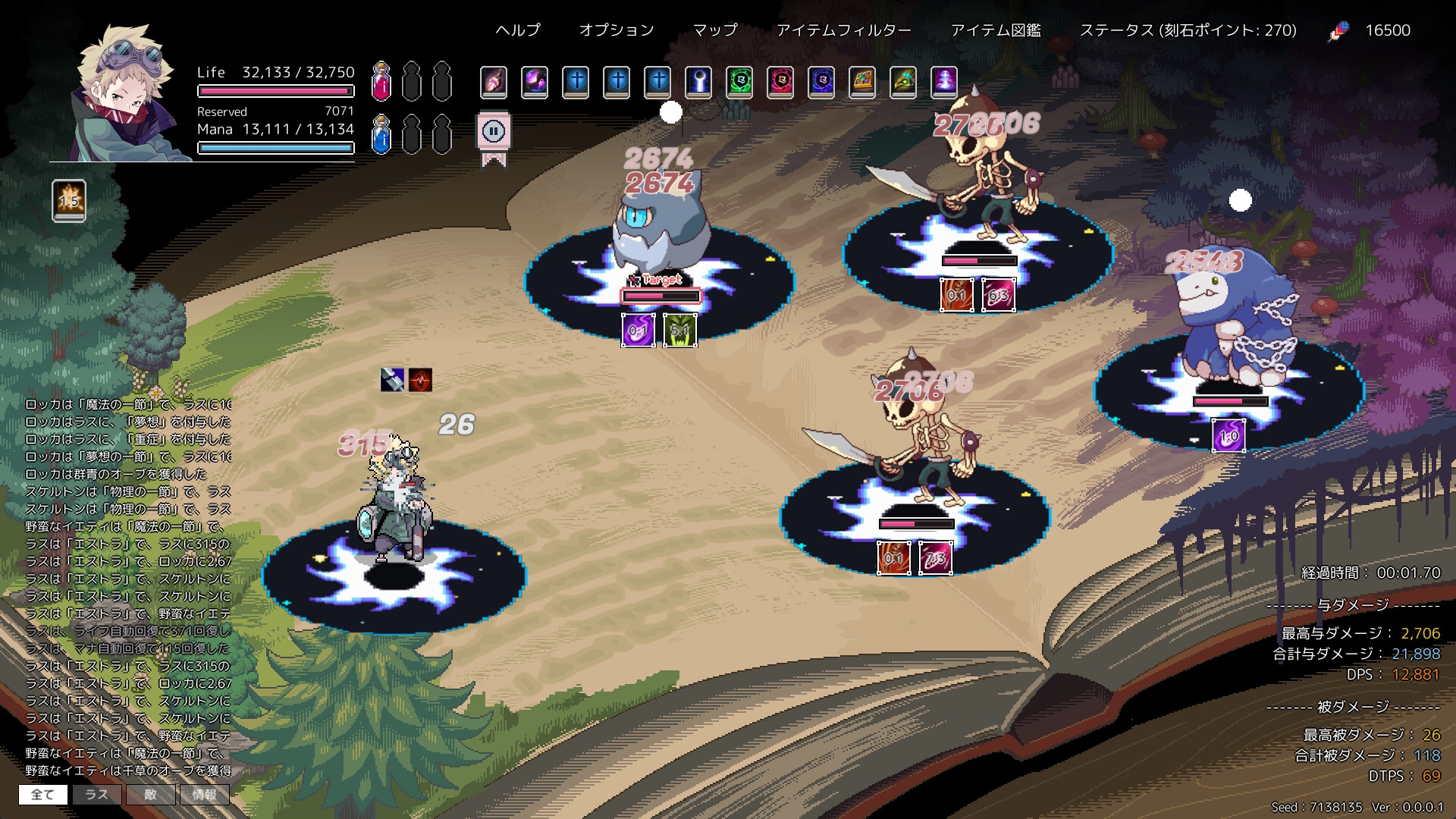Open the オプション options menu
The image size is (1456, 819).
(617, 30)
